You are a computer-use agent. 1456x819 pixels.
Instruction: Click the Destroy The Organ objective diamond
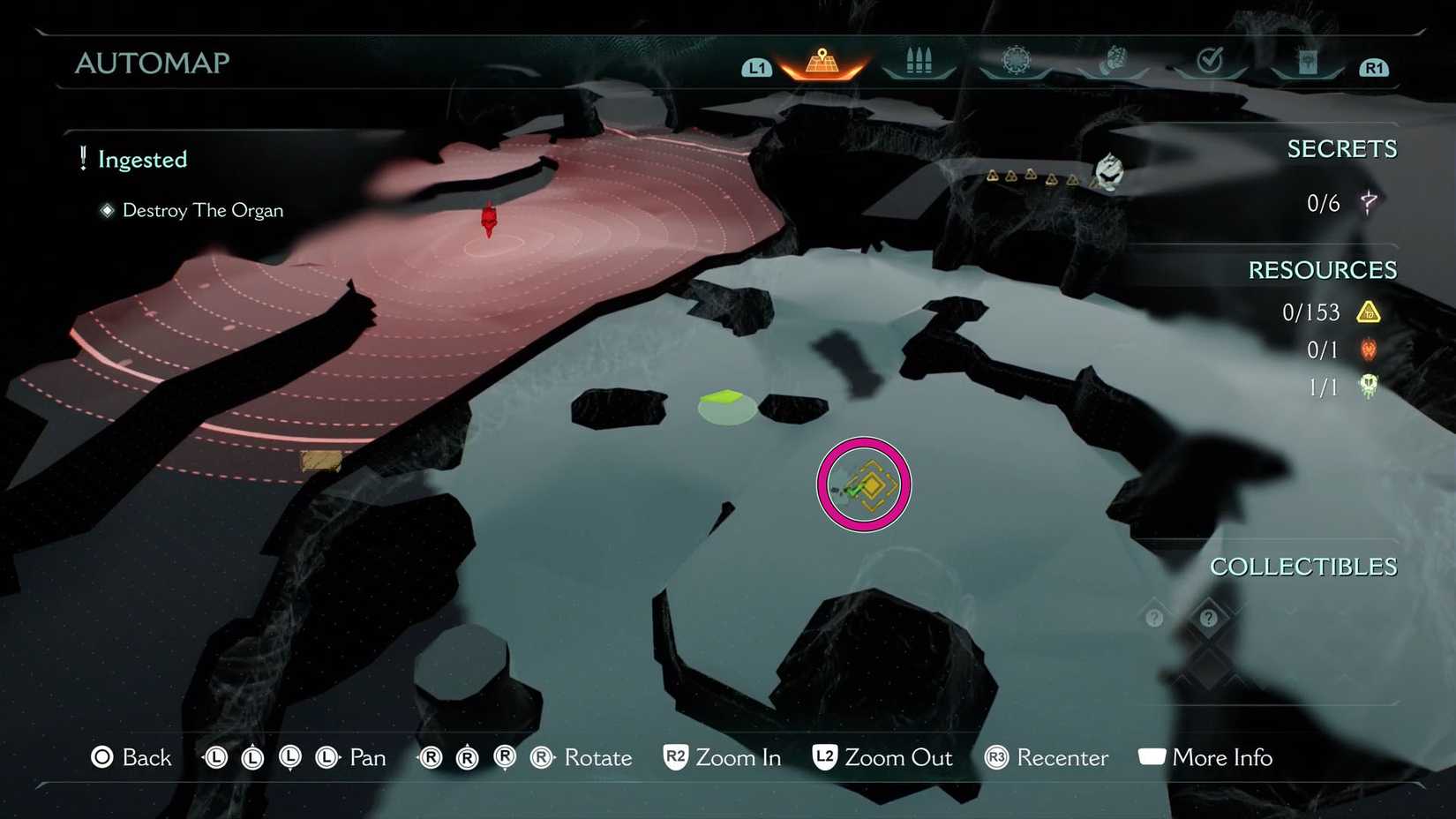coord(108,210)
